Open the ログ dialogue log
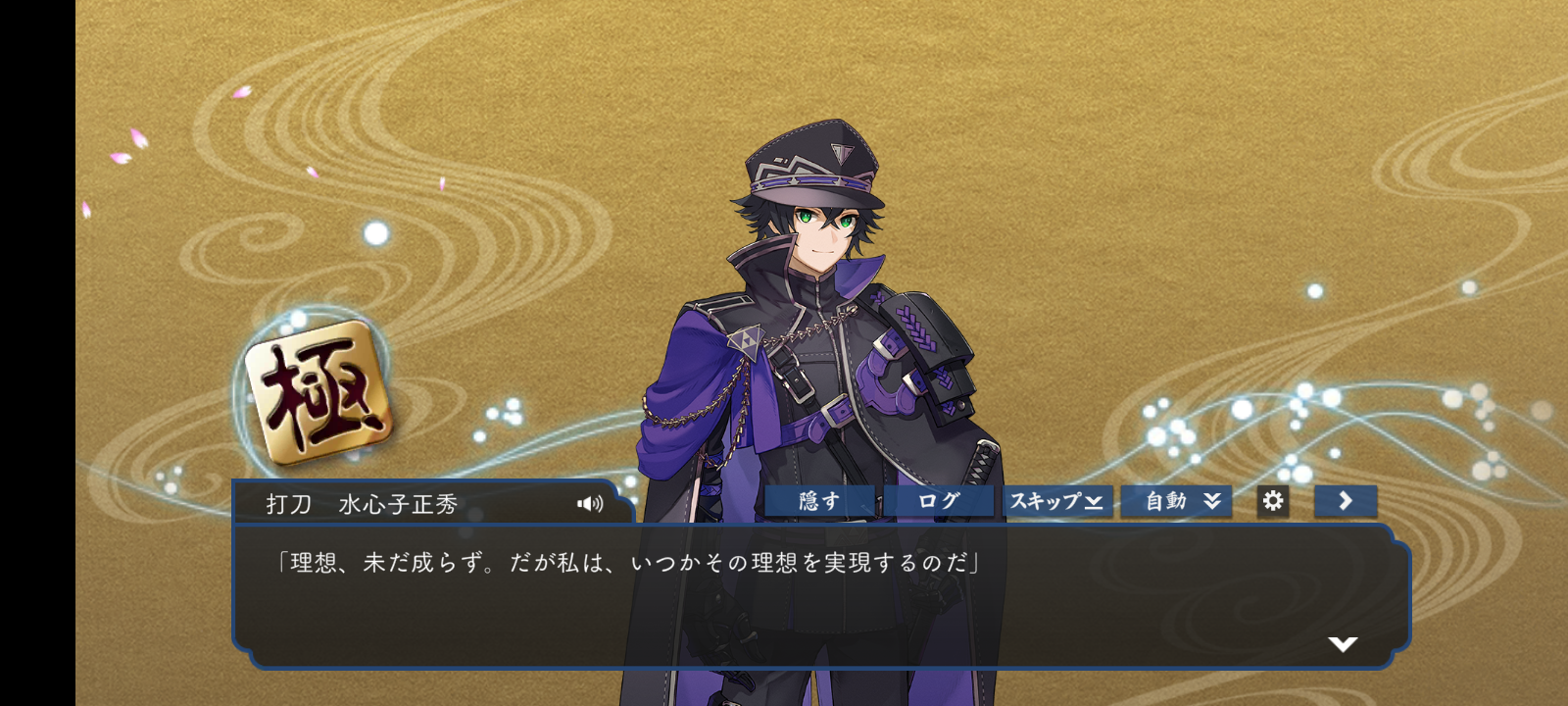Screen dimensions: 1568x706 click(938, 501)
